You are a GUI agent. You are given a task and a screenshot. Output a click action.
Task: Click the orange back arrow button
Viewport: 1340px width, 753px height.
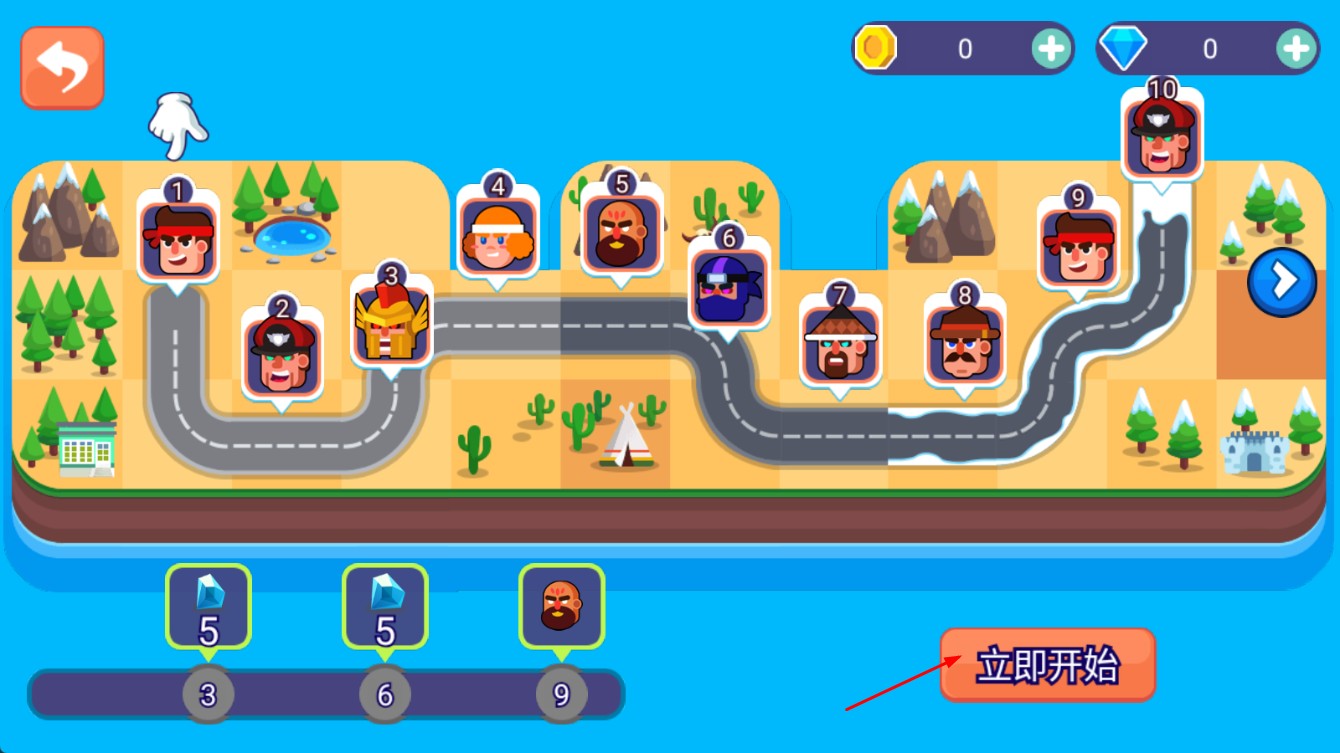[x=62, y=67]
